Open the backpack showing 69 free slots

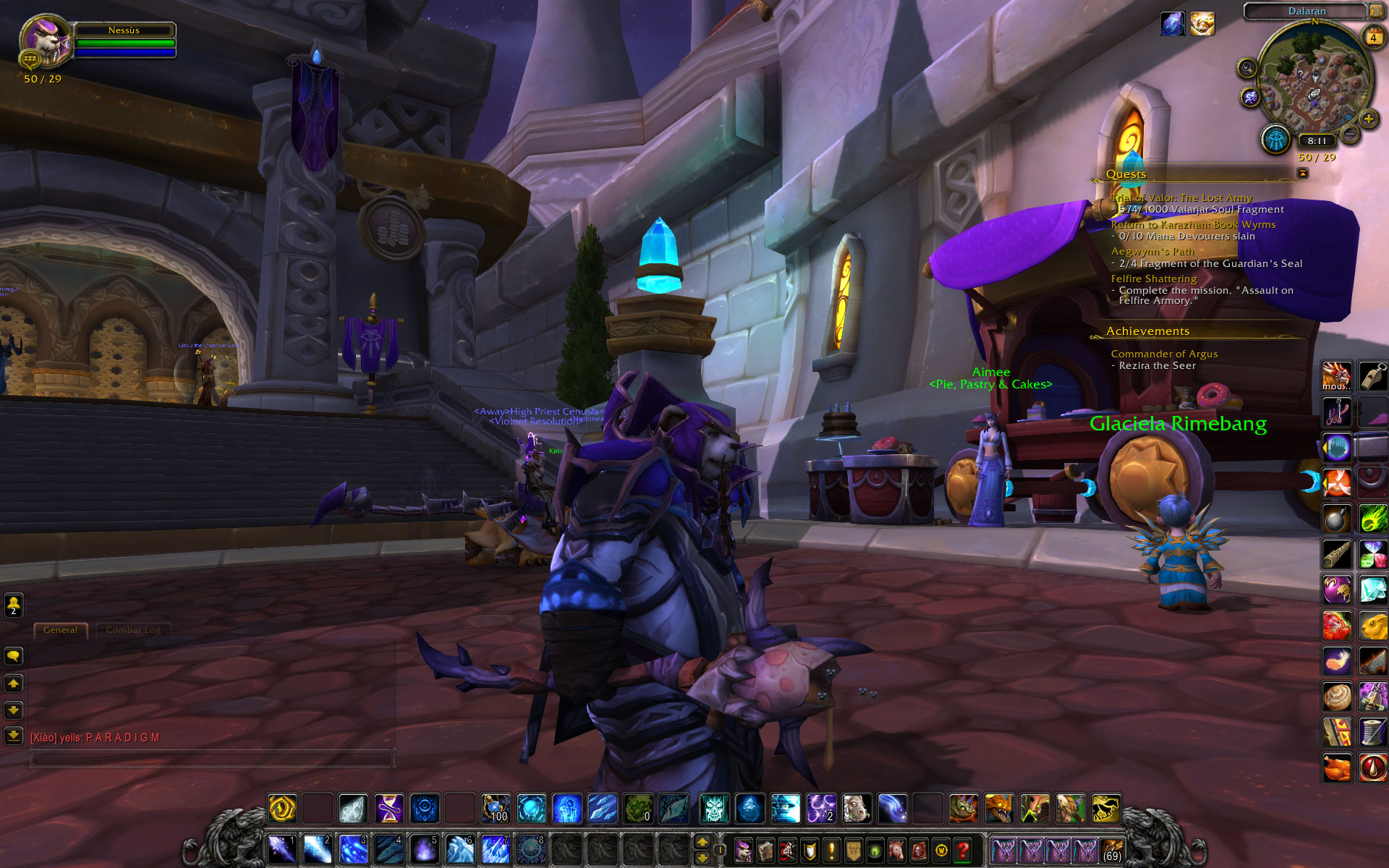coord(1112,850)
